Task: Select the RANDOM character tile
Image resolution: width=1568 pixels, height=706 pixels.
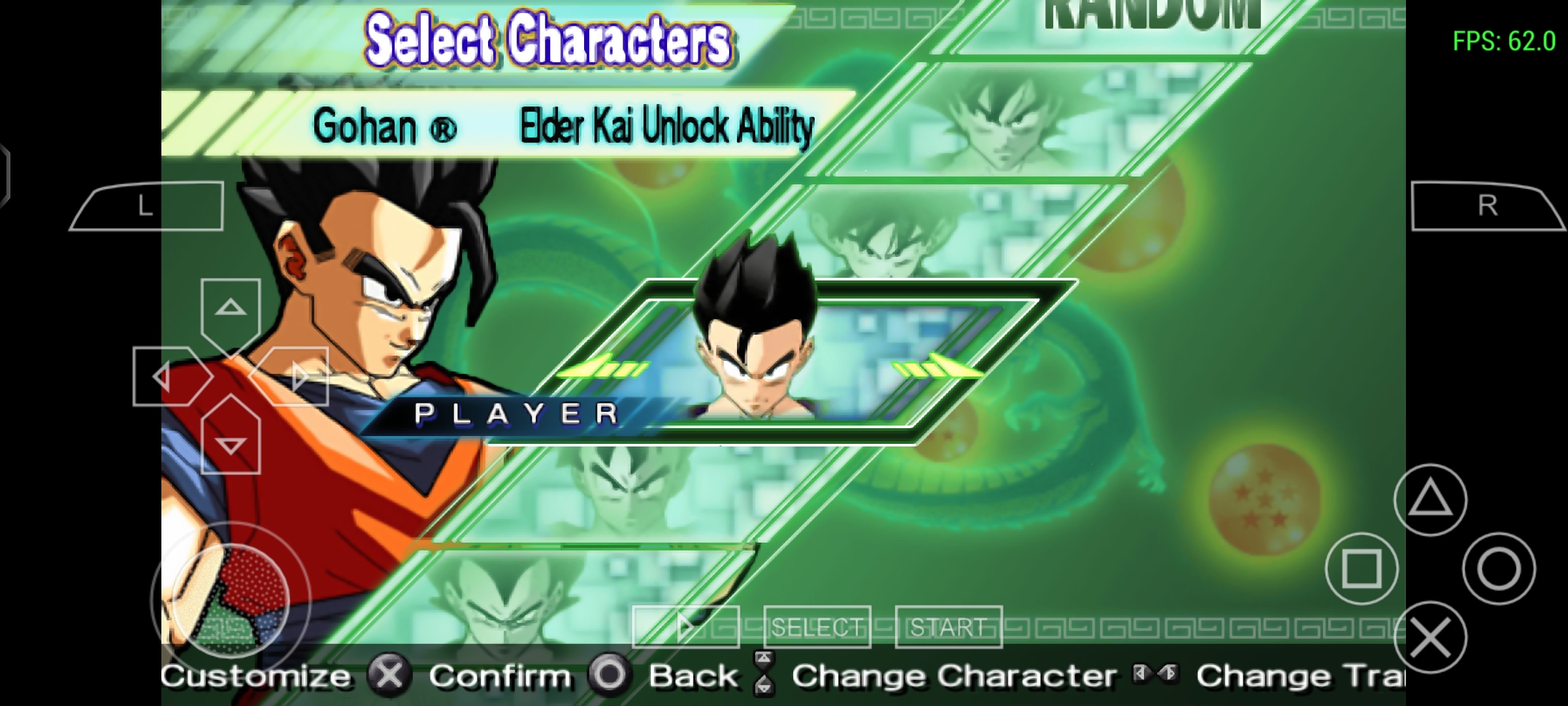Action: [1151, 20]
